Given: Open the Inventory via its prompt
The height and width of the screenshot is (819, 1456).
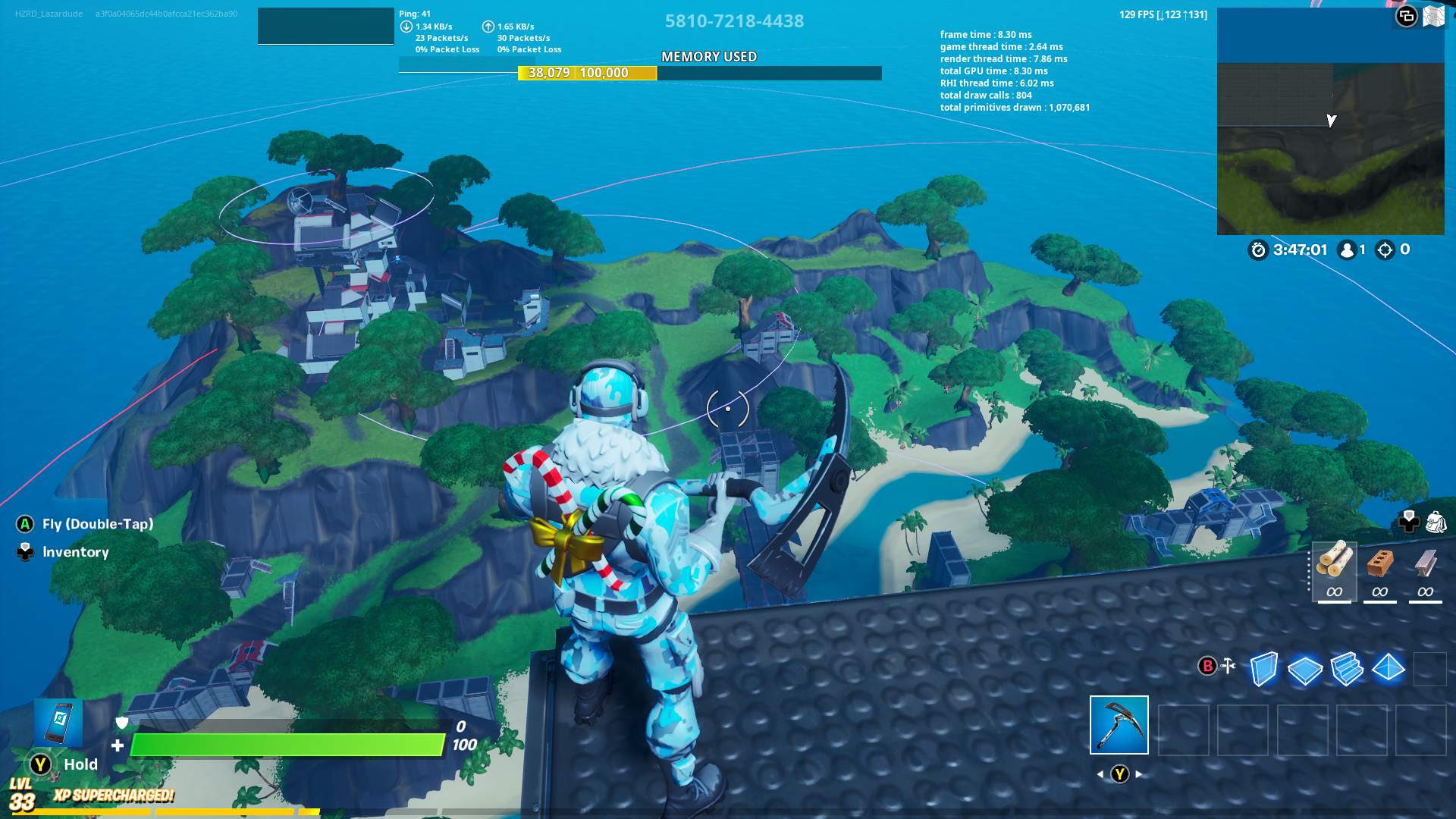Looking at the screenshot, I should coord(76,552).
